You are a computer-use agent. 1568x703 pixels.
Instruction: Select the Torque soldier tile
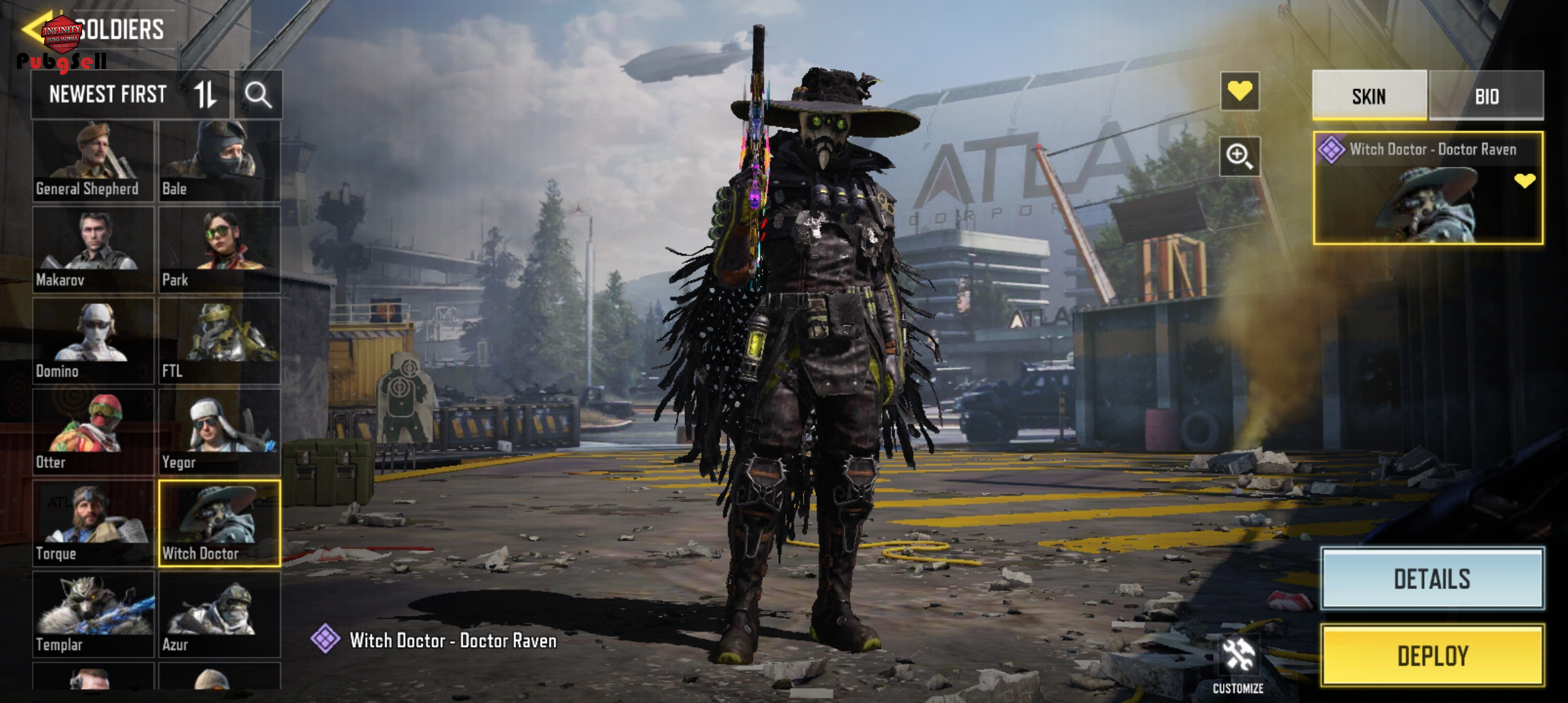point(93,523)
